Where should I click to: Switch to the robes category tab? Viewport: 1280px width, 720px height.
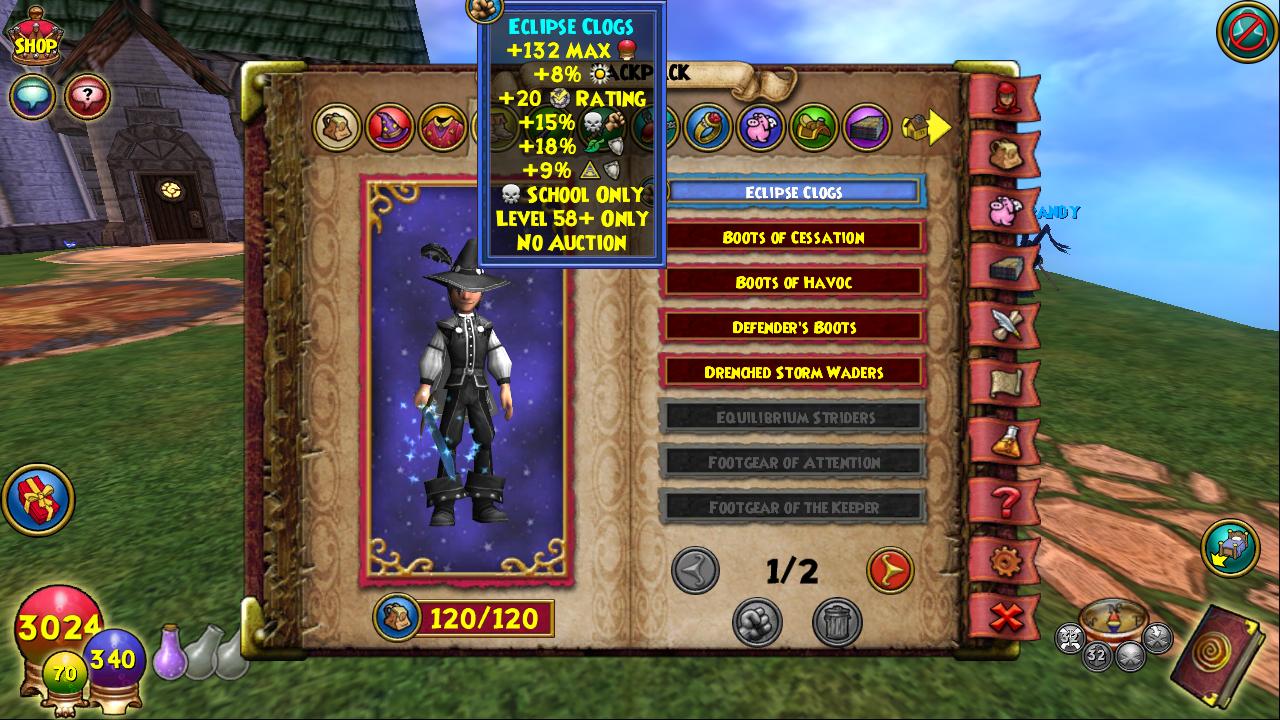(442, 128)
